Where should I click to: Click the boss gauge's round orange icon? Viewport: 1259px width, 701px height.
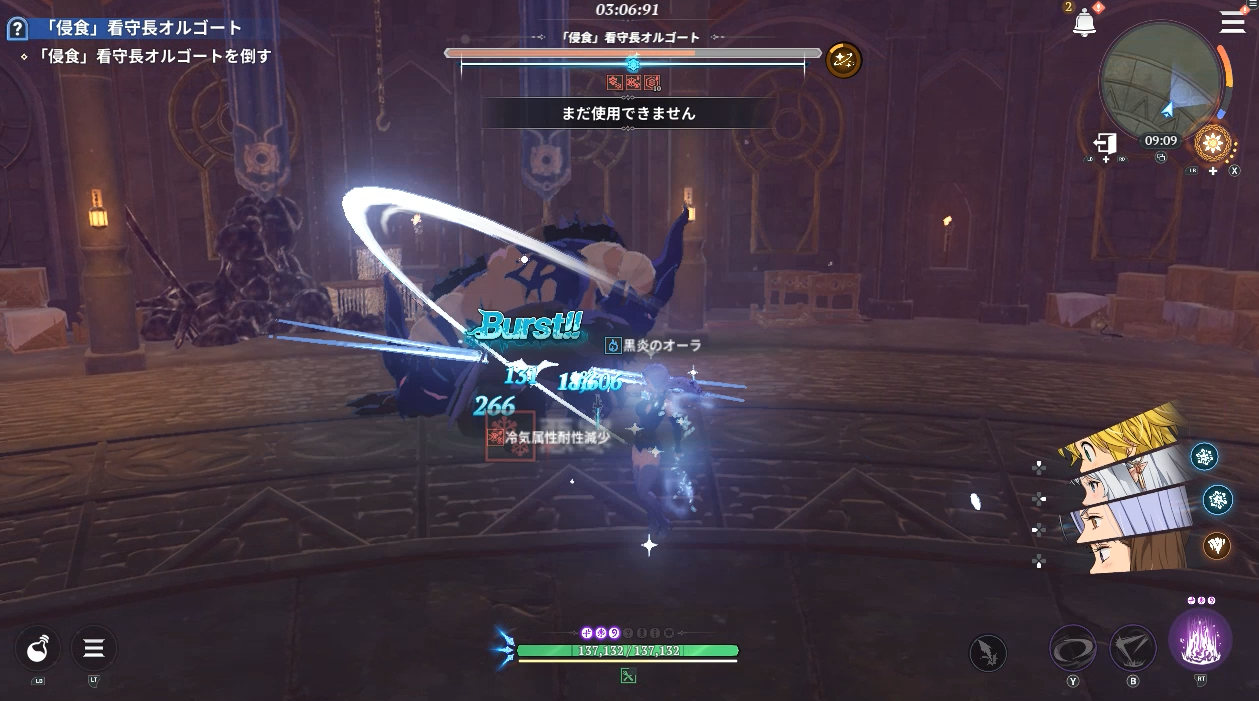click(843, 60)
